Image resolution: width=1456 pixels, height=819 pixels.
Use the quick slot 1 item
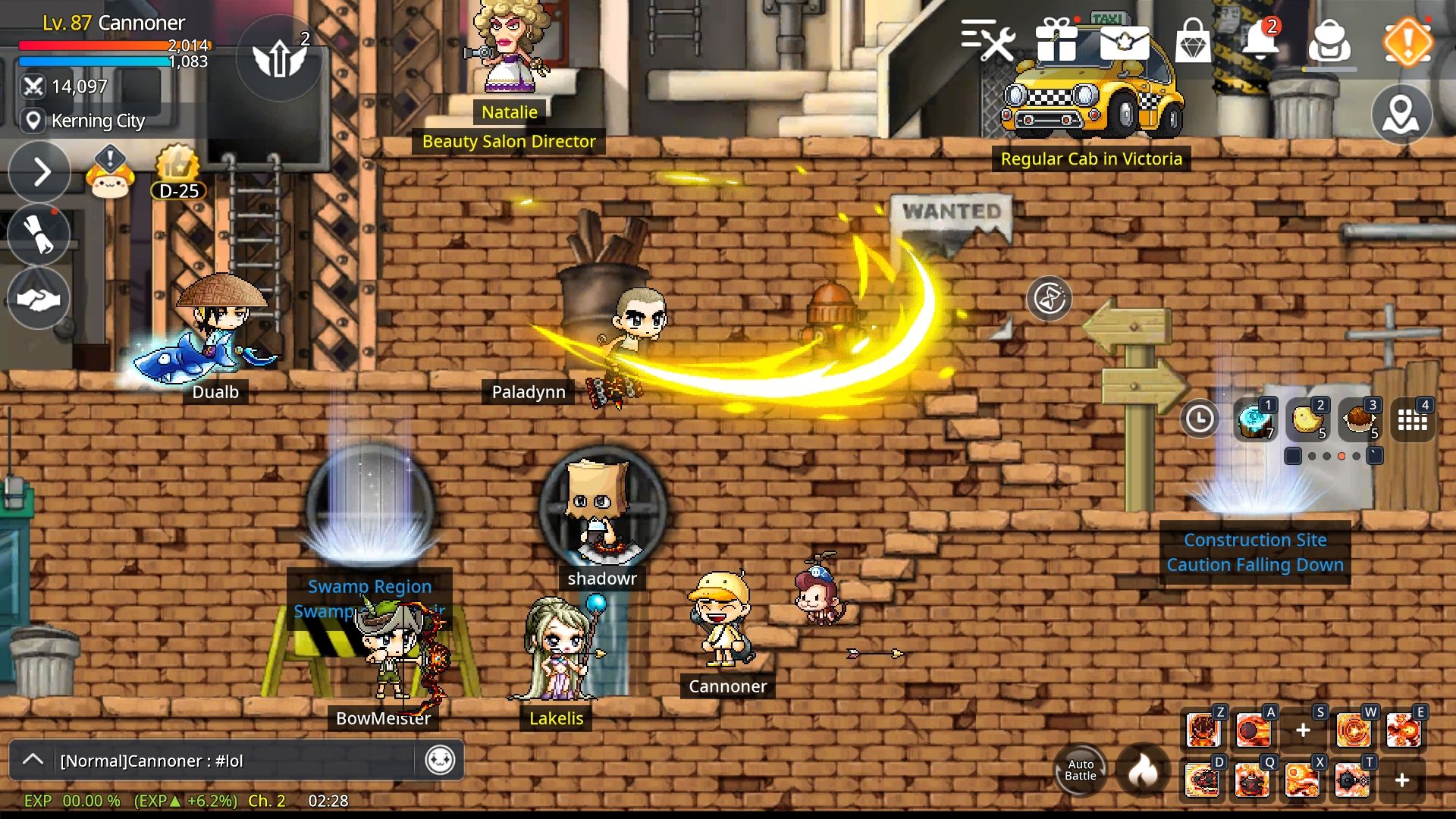coord(1254,419)
